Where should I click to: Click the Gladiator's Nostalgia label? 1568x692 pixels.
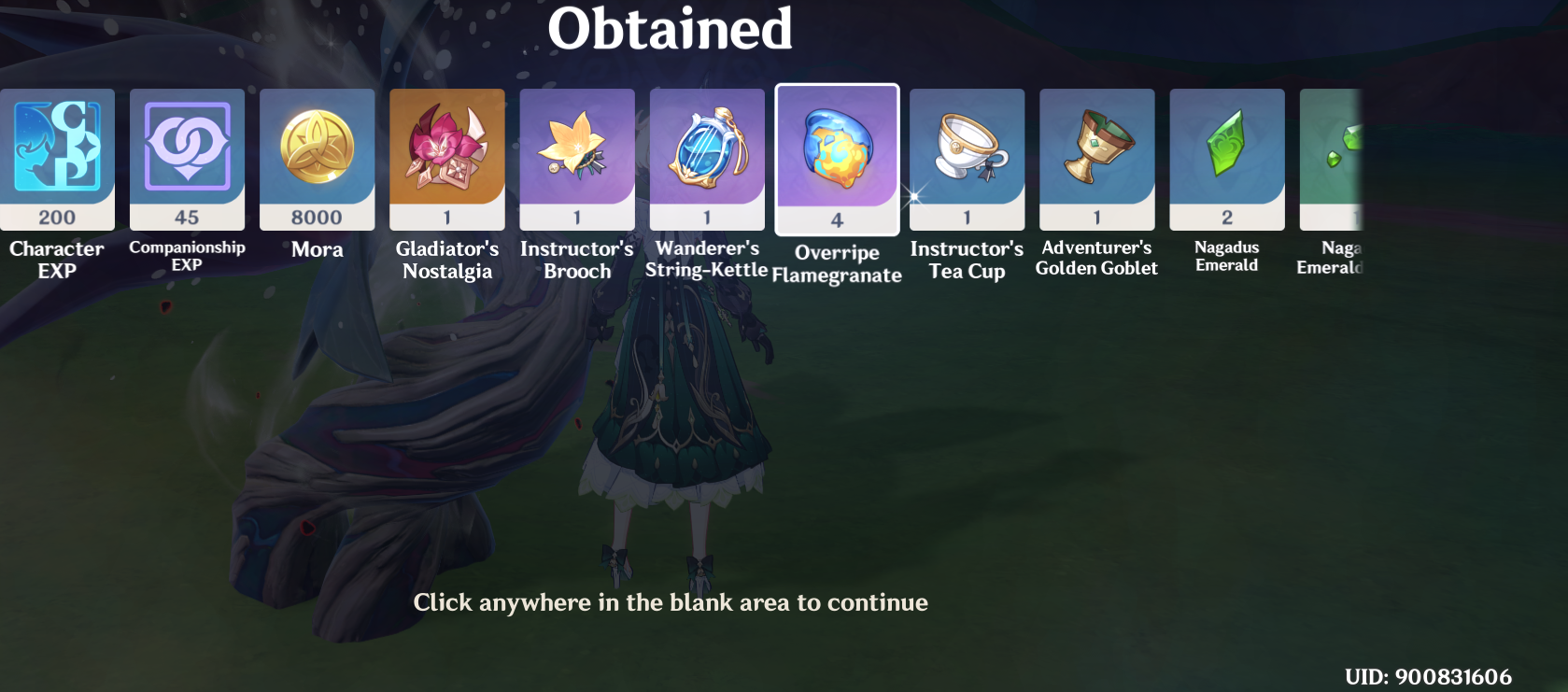pos(446,260)
